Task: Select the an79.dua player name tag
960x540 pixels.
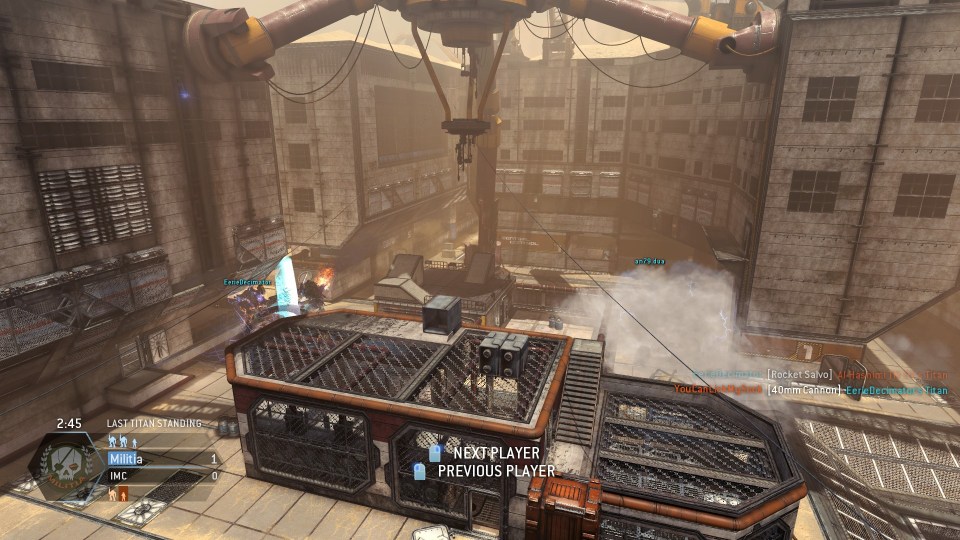Action: [x=649, y=261]
